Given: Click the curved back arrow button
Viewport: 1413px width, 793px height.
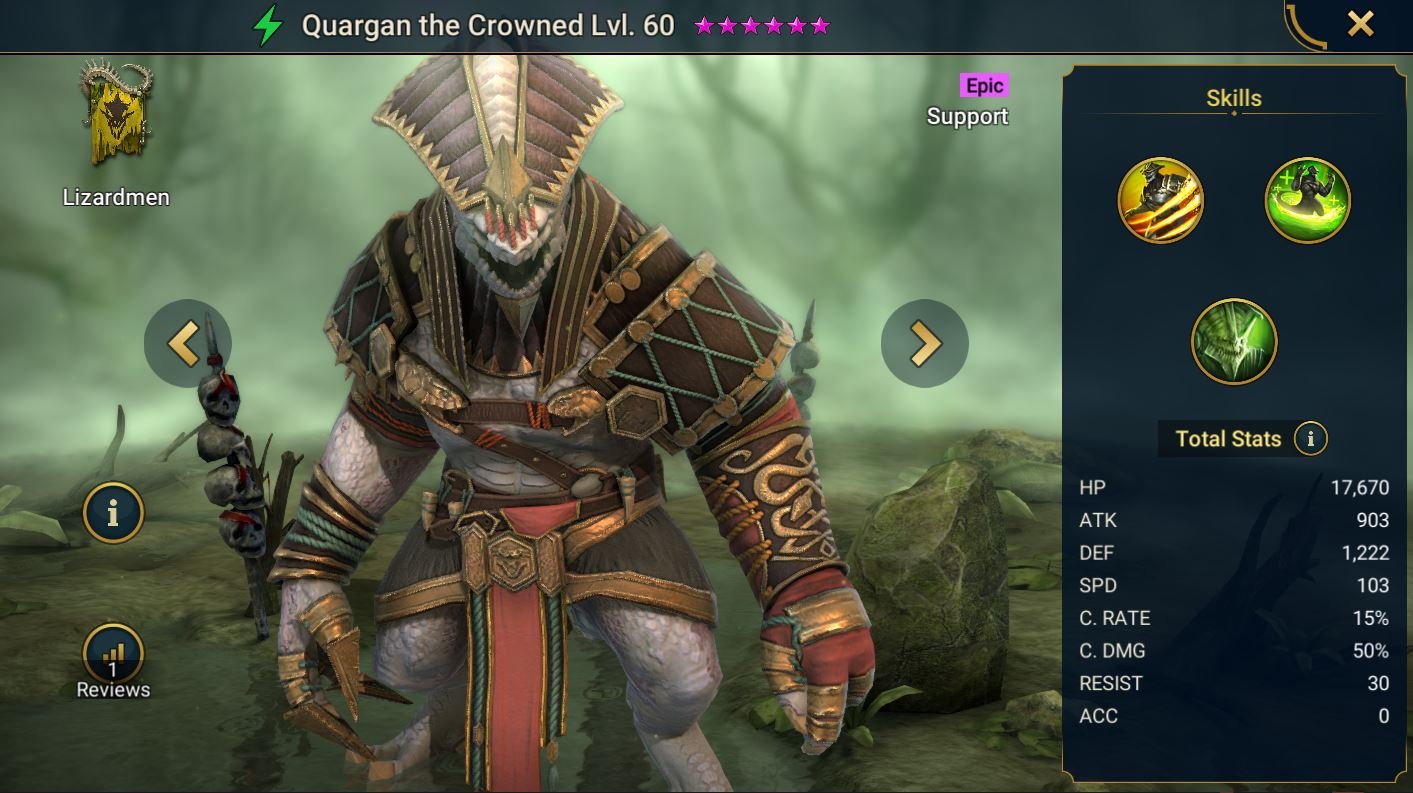Looking at the screenshot, I should pos(1305,26).
